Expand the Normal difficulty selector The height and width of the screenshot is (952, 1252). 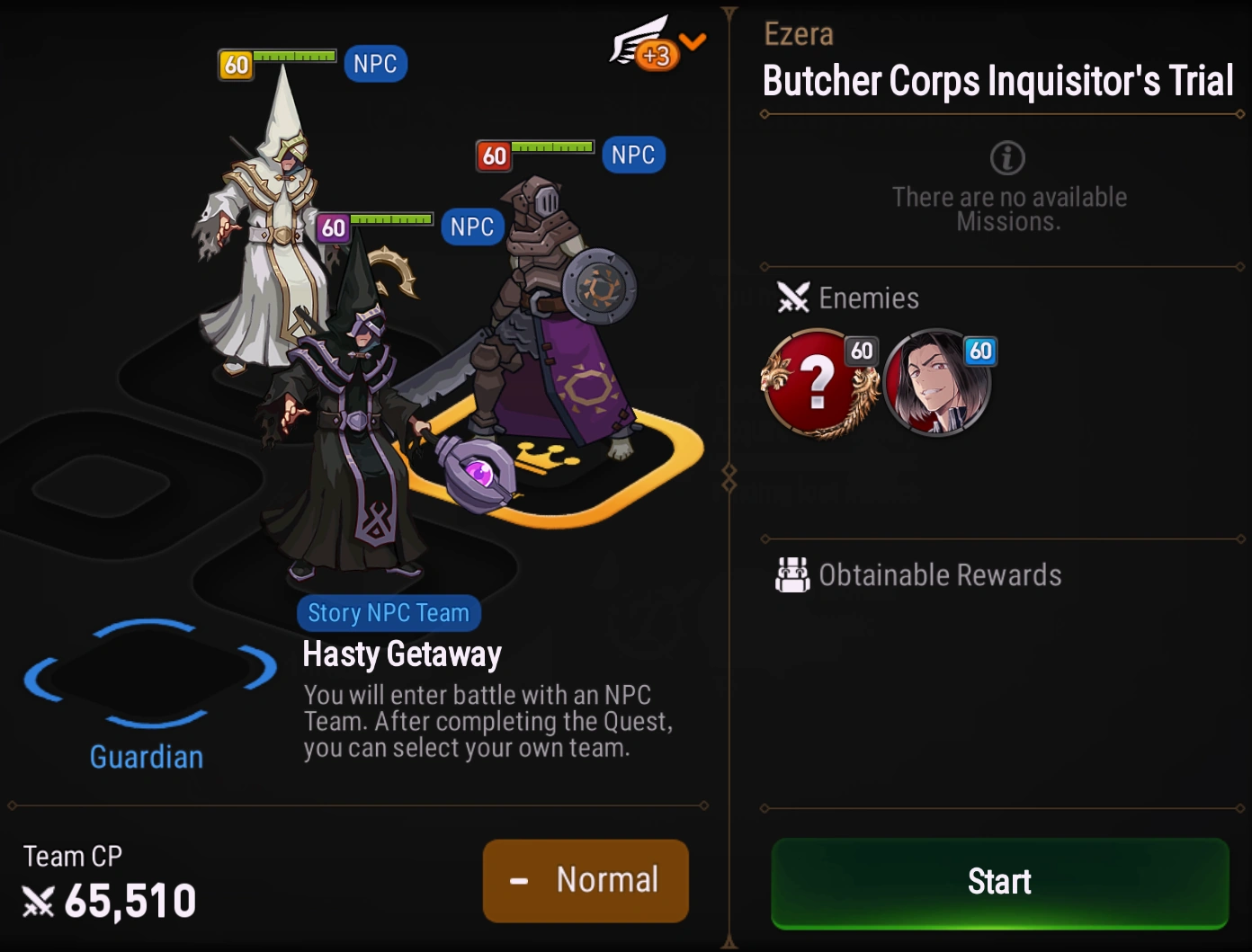[586, 881]
